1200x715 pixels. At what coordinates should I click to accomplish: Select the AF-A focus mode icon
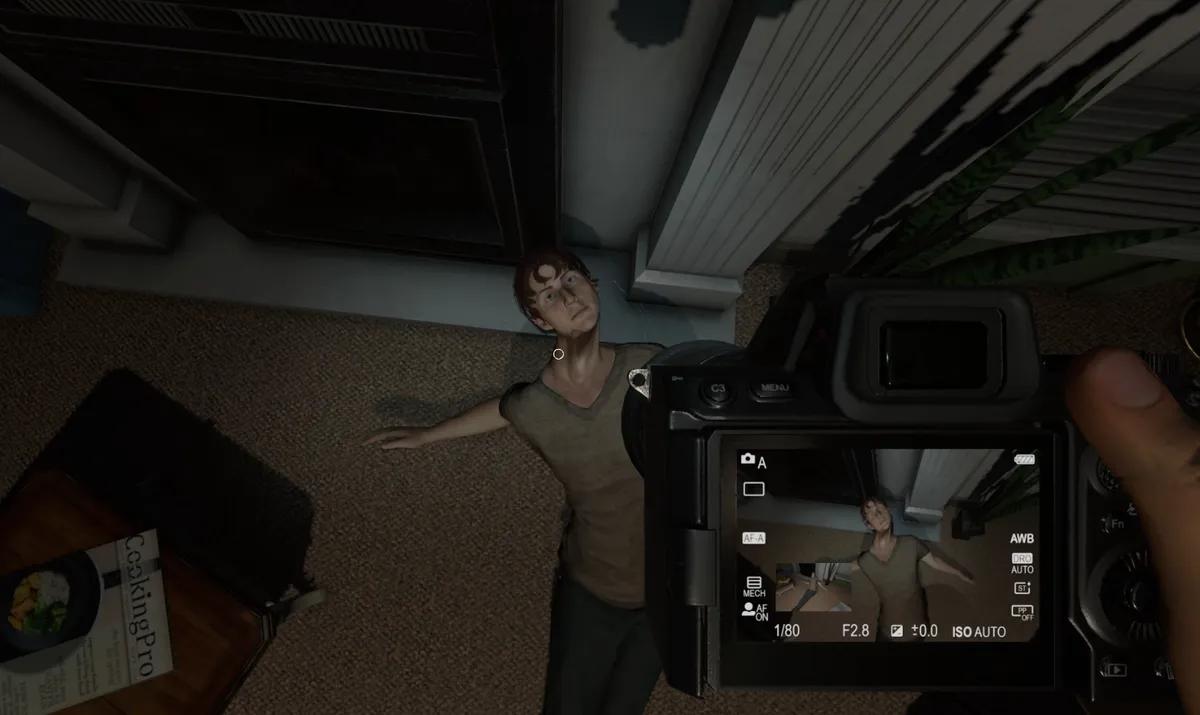(x=753, y=538)
